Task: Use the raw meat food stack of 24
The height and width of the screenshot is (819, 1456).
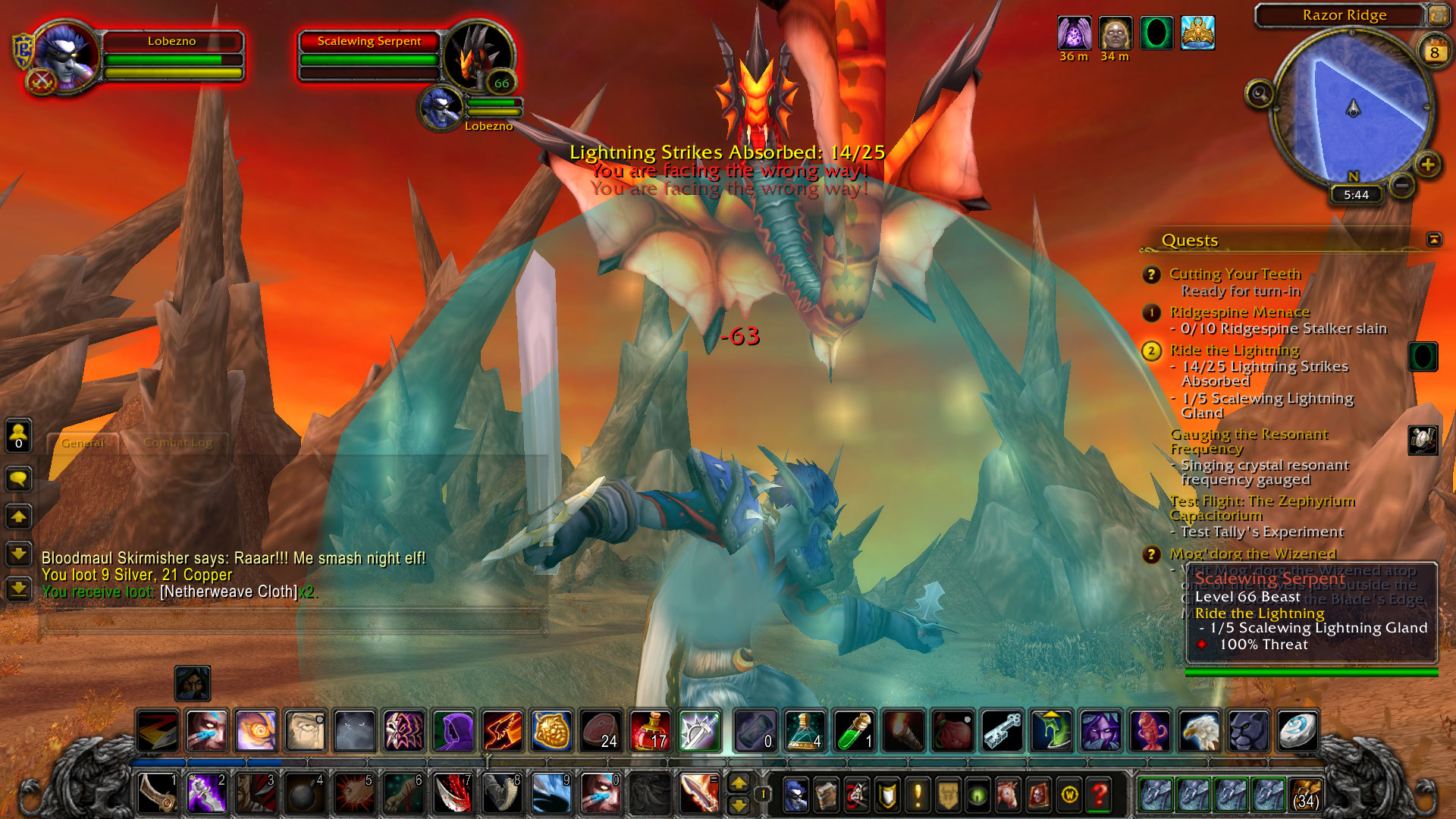Action: point(601,731)
